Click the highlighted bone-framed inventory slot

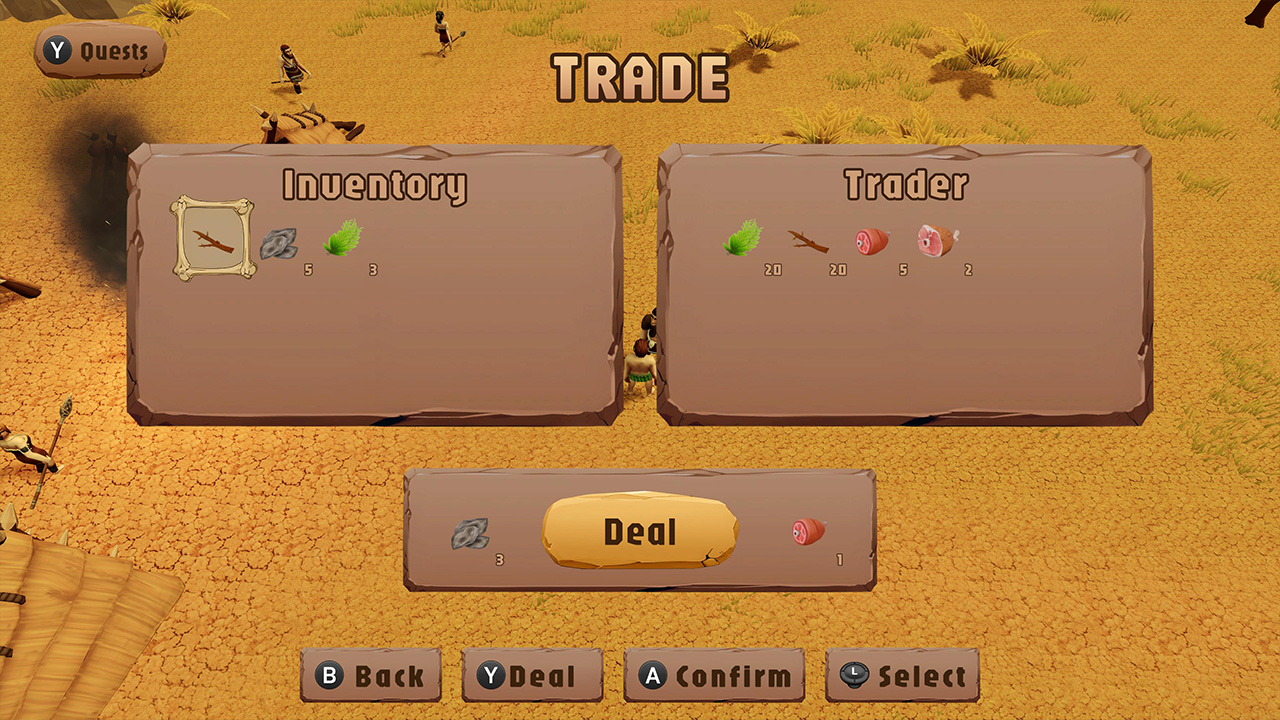pos(211,238)
